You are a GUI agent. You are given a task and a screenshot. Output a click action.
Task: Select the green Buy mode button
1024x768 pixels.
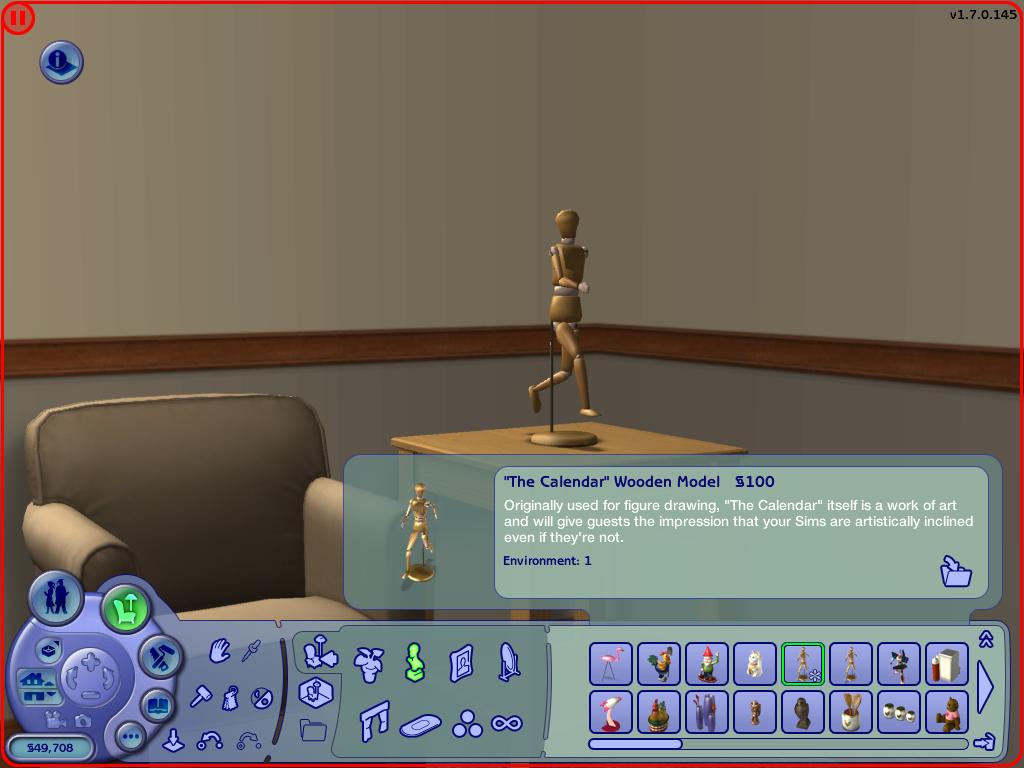tap(126, 608)
